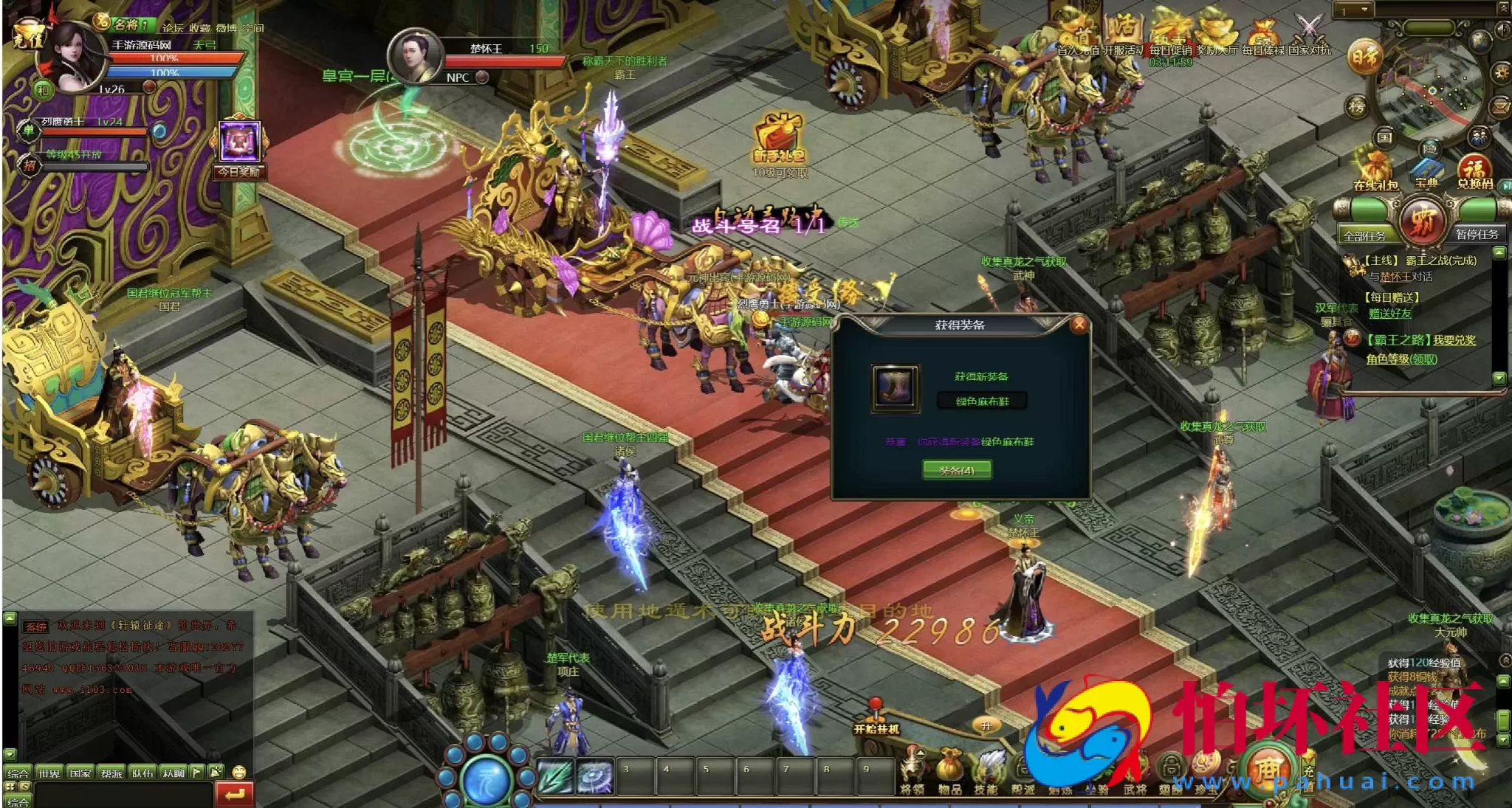Open the 新手礼包 newbie gift icon
The image size is (1512, 808).
coord(779,138)
